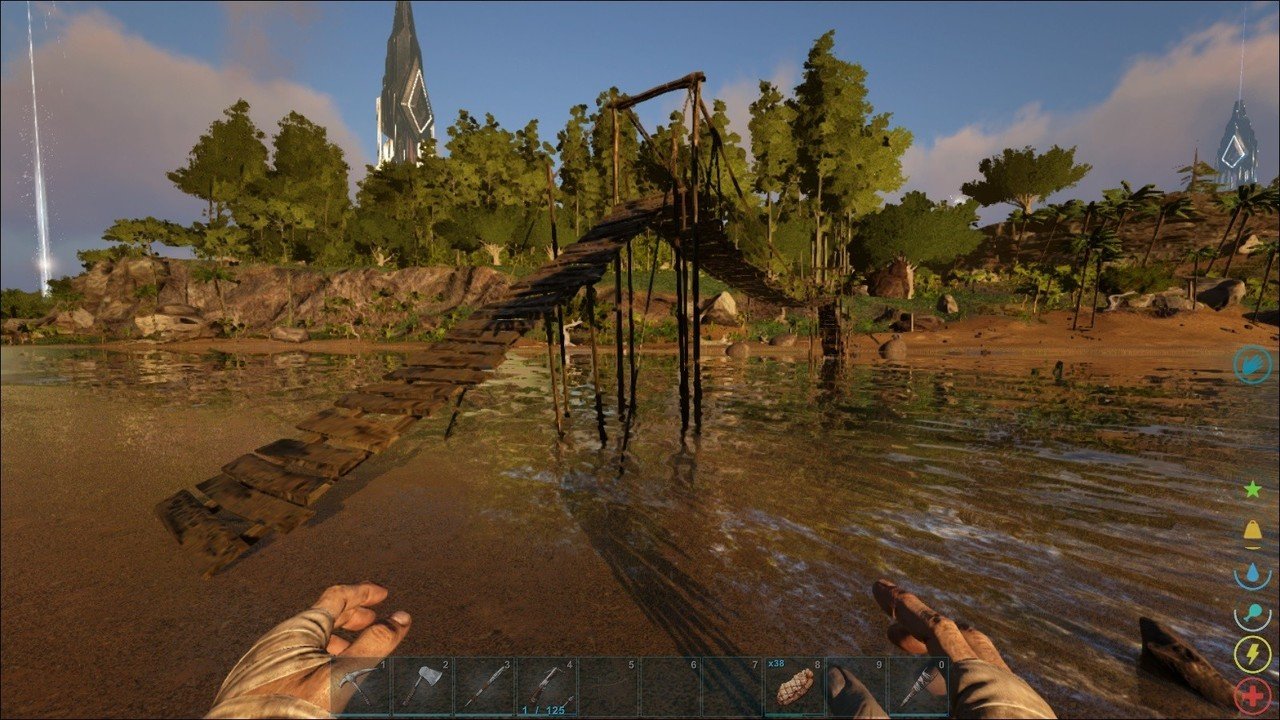Choose the spear in hotbar slot 3
Viewport: 1280px width, 720px height.
pyautogui.click(x=484, y=686)
